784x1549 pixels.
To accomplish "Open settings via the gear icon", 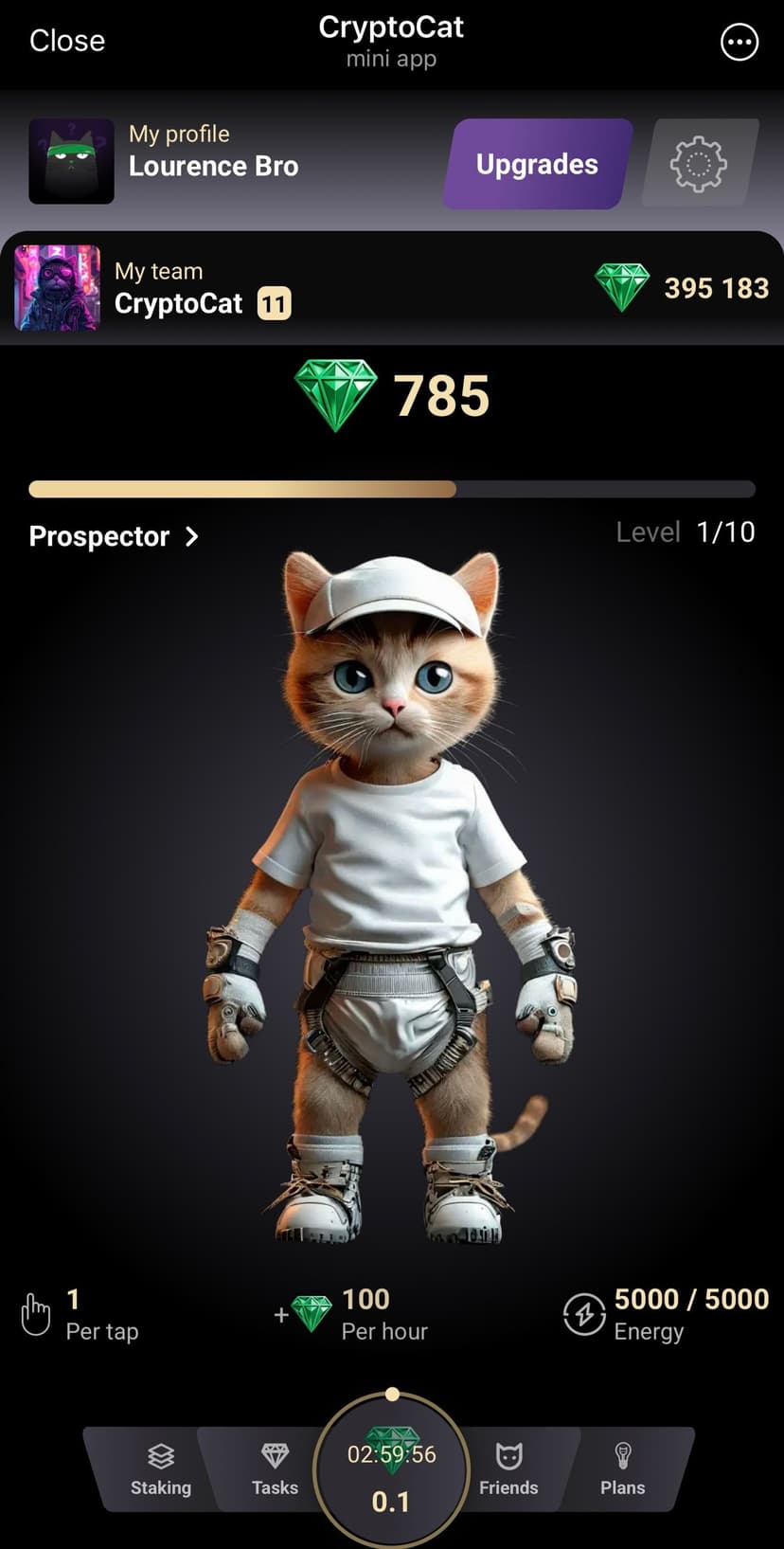I will coord(699,164).
